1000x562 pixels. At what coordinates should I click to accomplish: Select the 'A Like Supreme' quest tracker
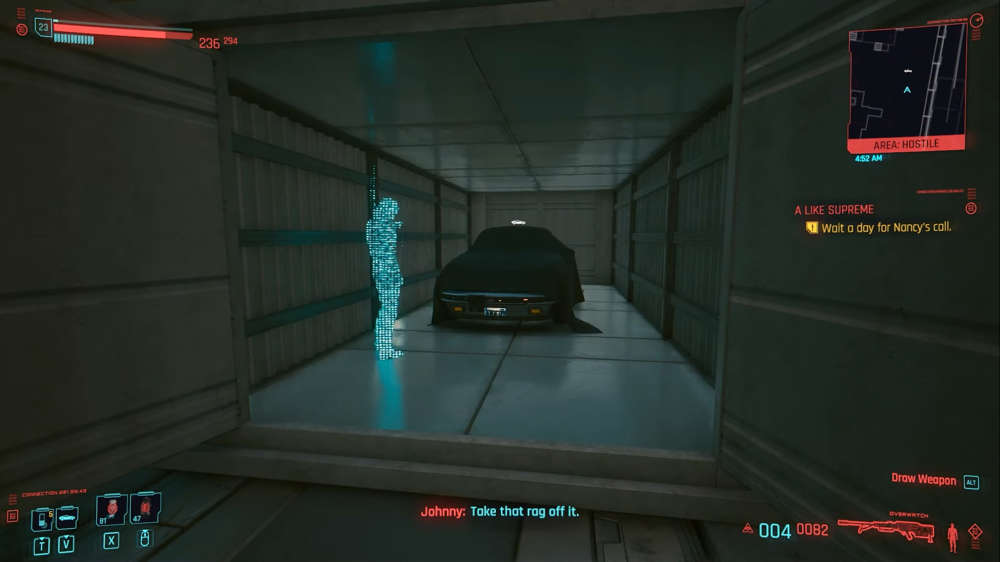[834, 210]
